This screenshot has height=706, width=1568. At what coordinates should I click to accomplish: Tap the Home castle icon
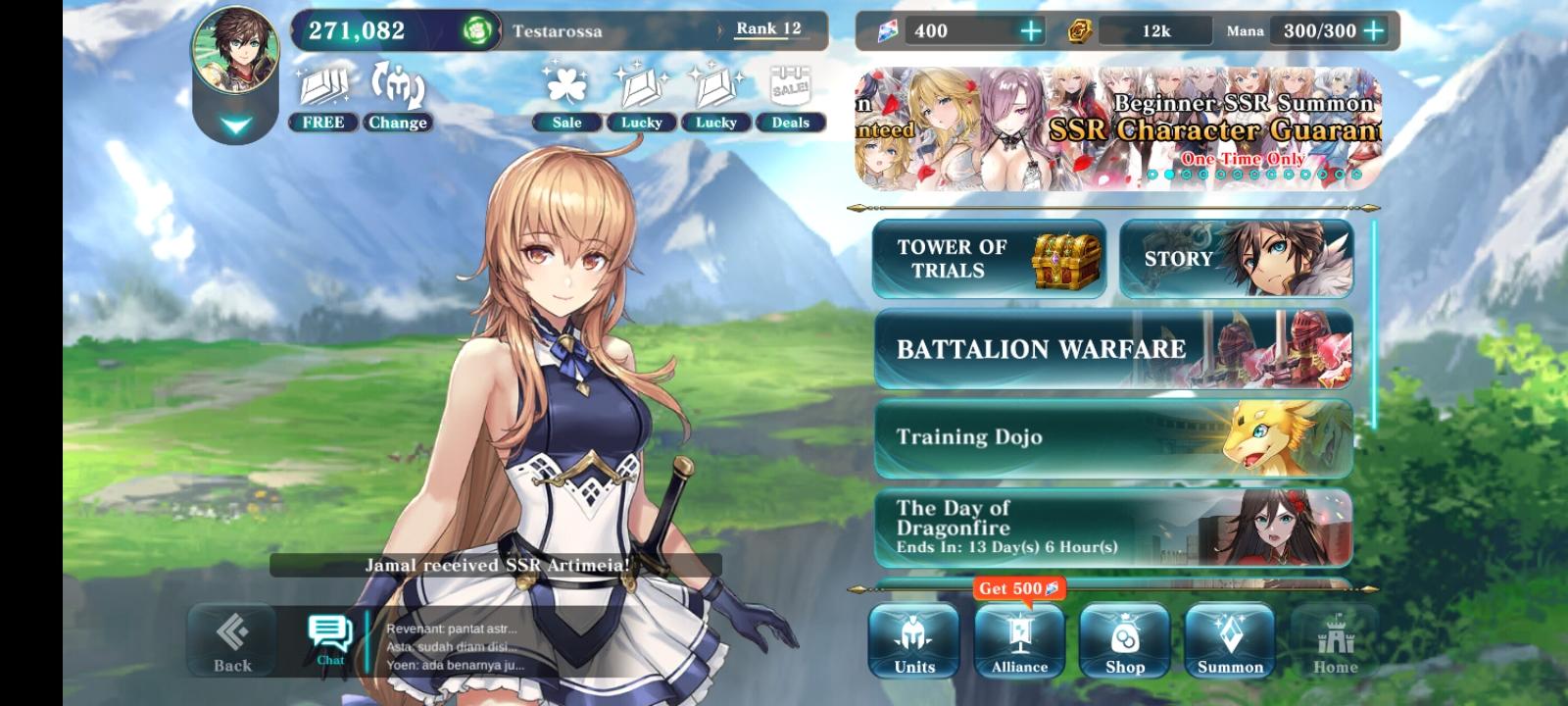pos(1336,640)
